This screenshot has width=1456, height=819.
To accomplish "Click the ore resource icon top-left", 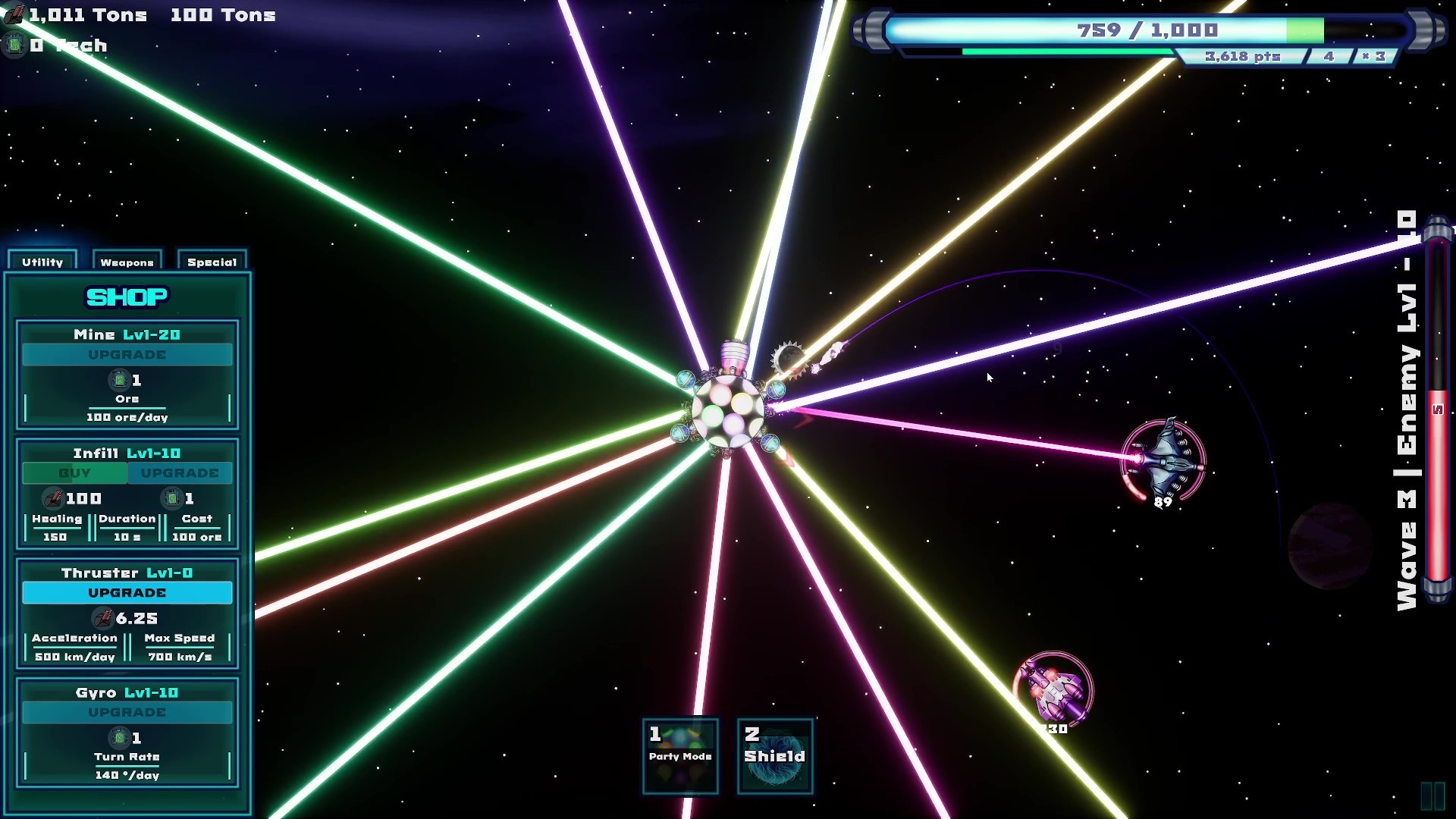I will 14,14.
